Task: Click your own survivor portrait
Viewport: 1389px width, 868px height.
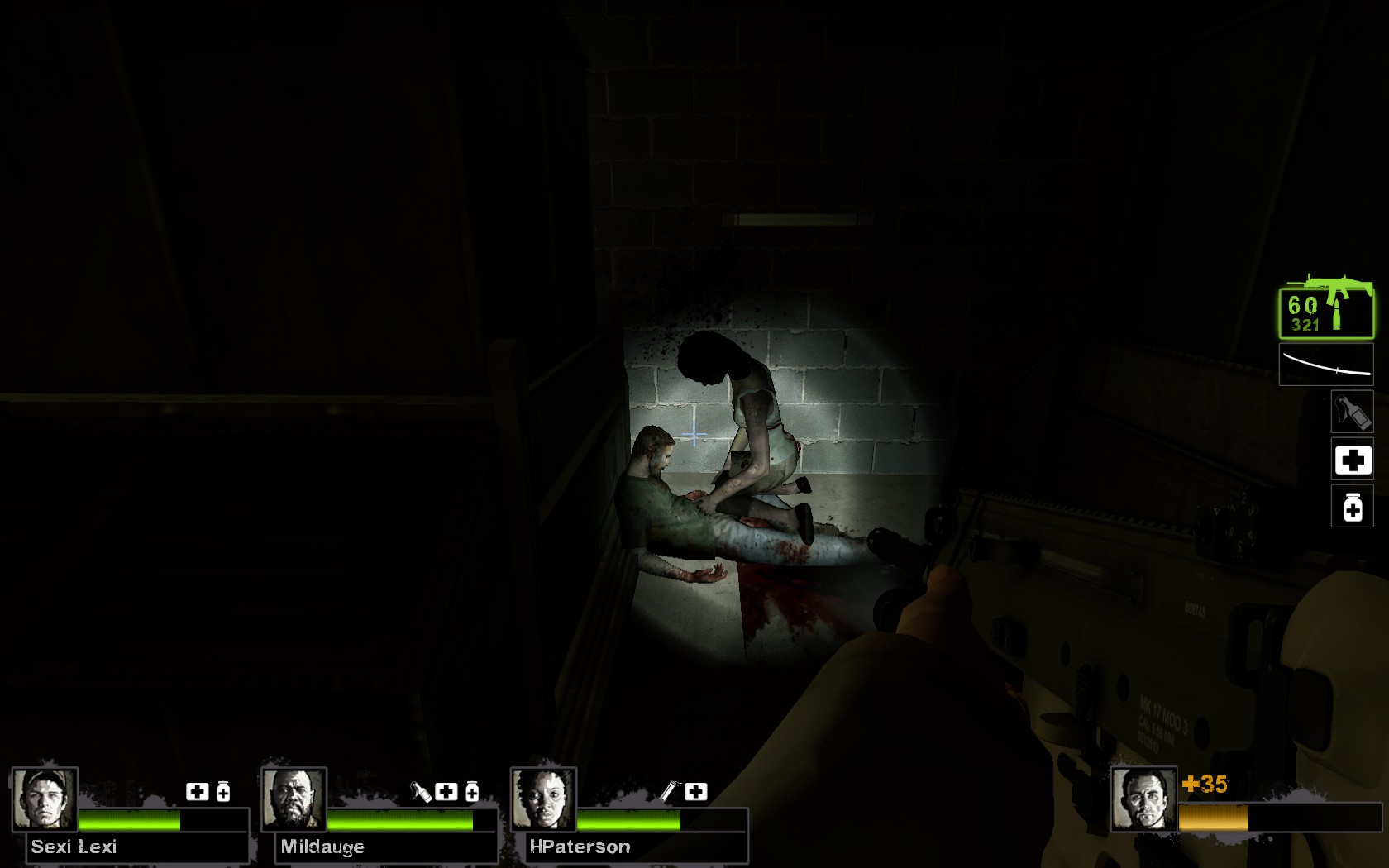Action: [x=1143, y=799]
